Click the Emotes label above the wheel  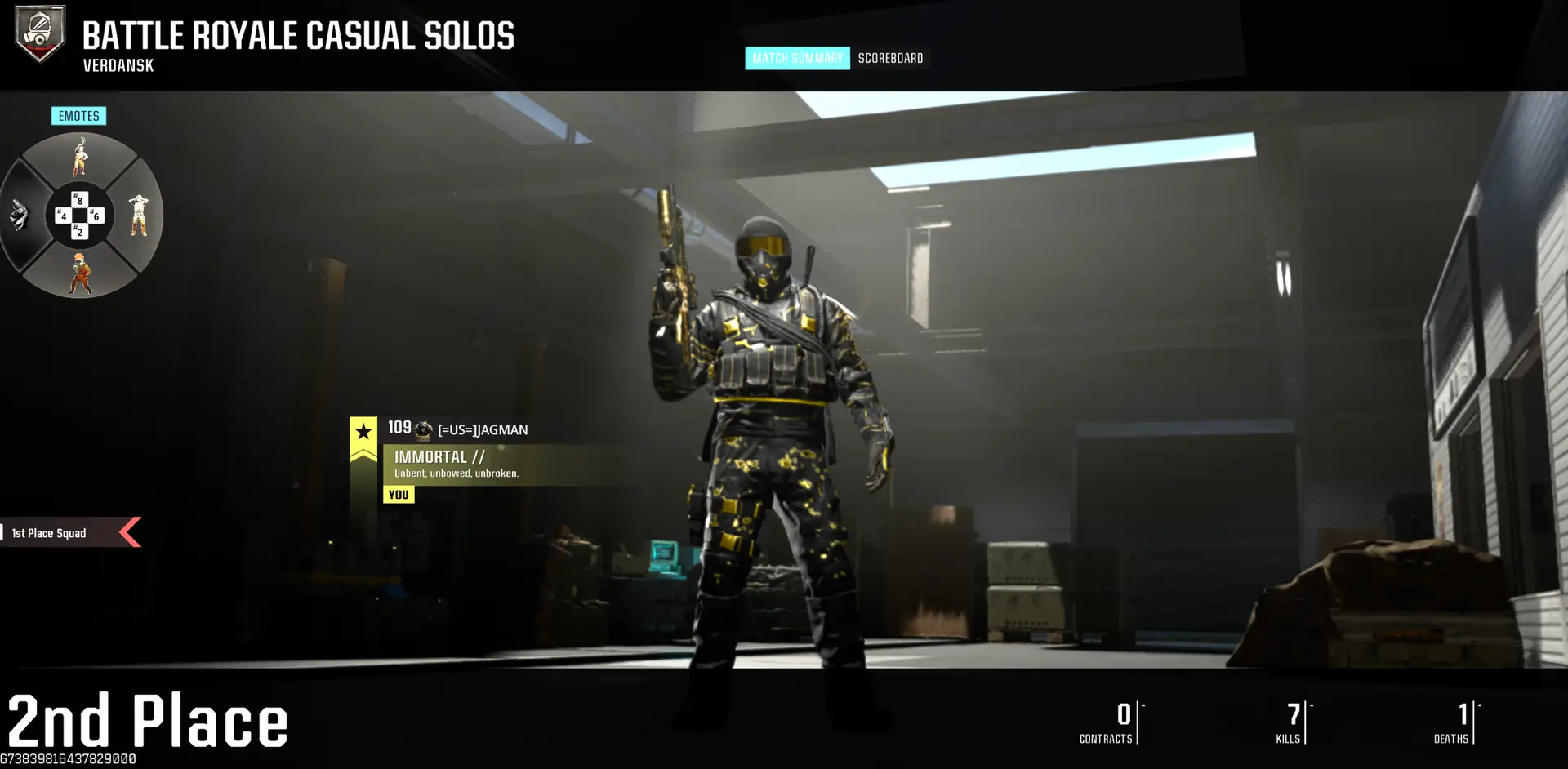click(78, 116)
